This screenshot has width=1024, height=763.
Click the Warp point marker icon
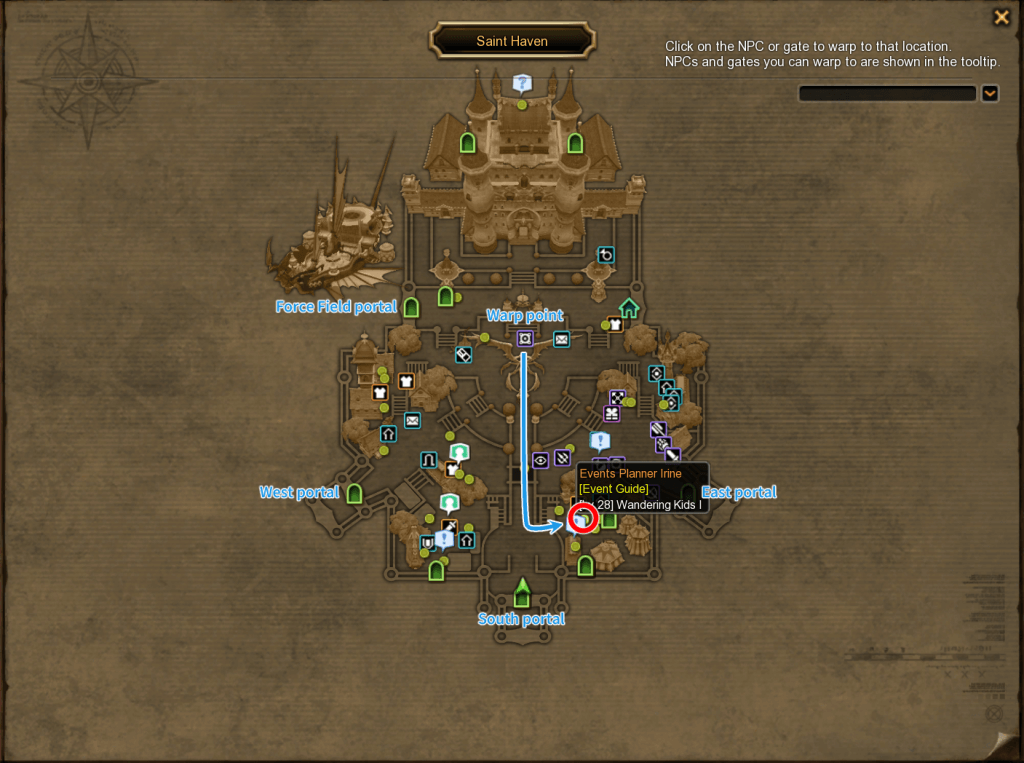tap(525, 339)
